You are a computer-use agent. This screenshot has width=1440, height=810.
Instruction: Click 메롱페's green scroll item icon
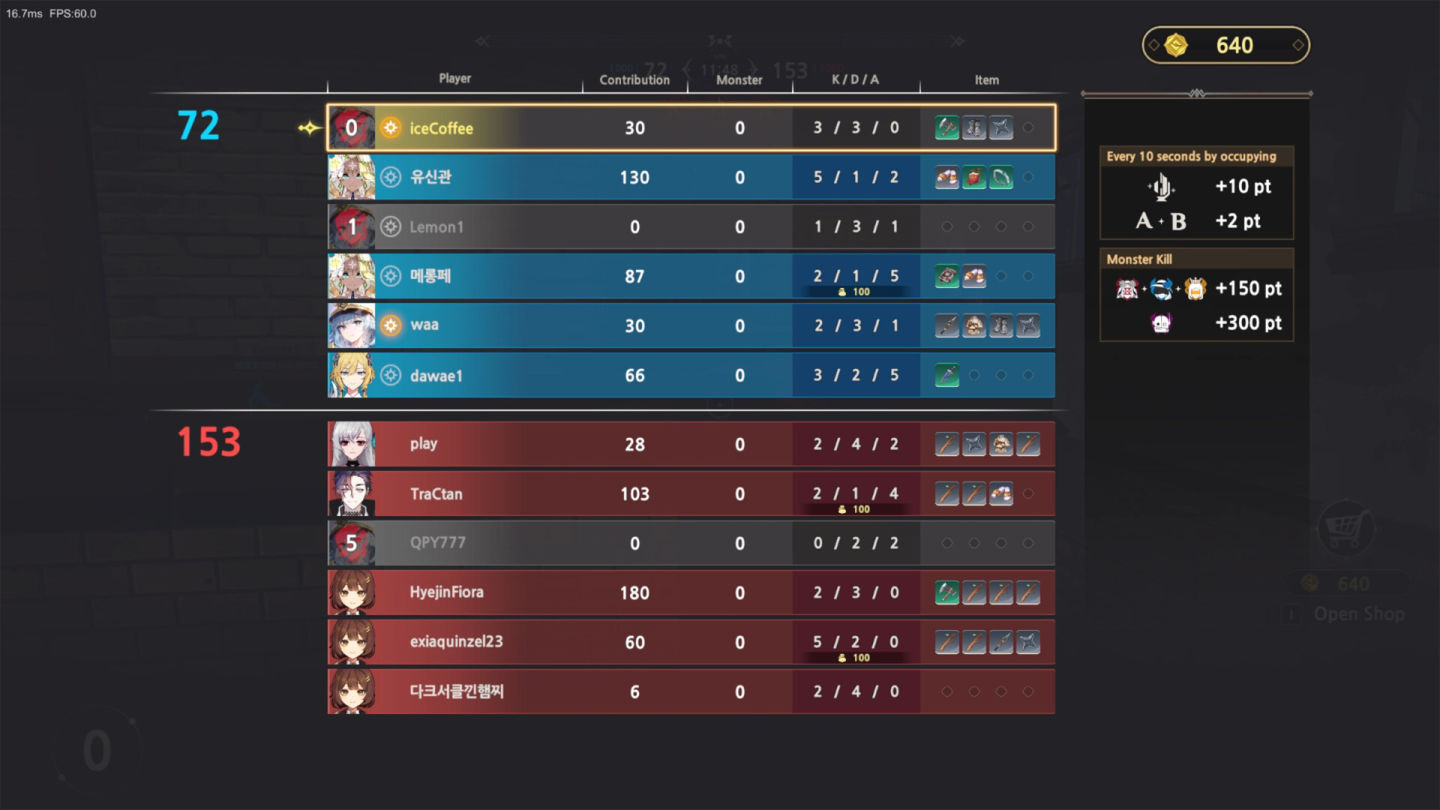(x=947, y=276)
